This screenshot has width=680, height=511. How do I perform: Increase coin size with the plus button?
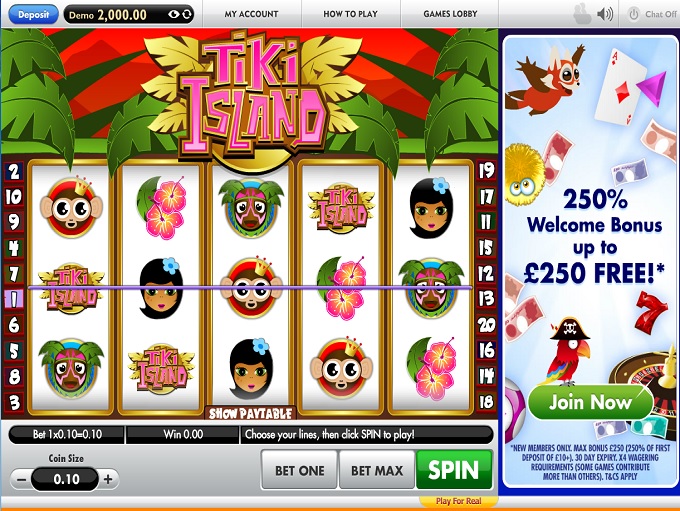tap(109, 479)
